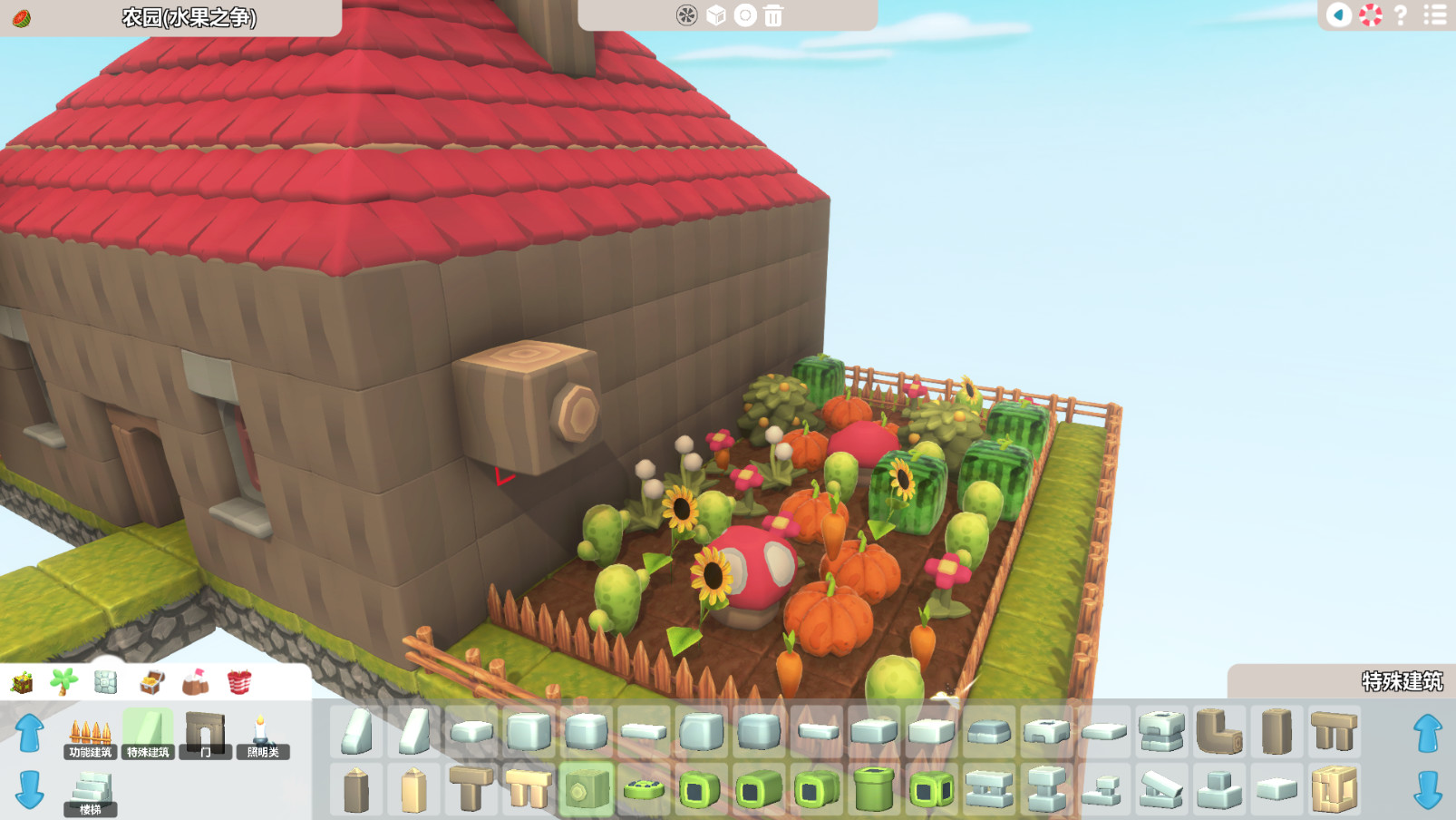Open the stone block category
The width and height of the screenshot is (1456, 820).
[107, 684]
